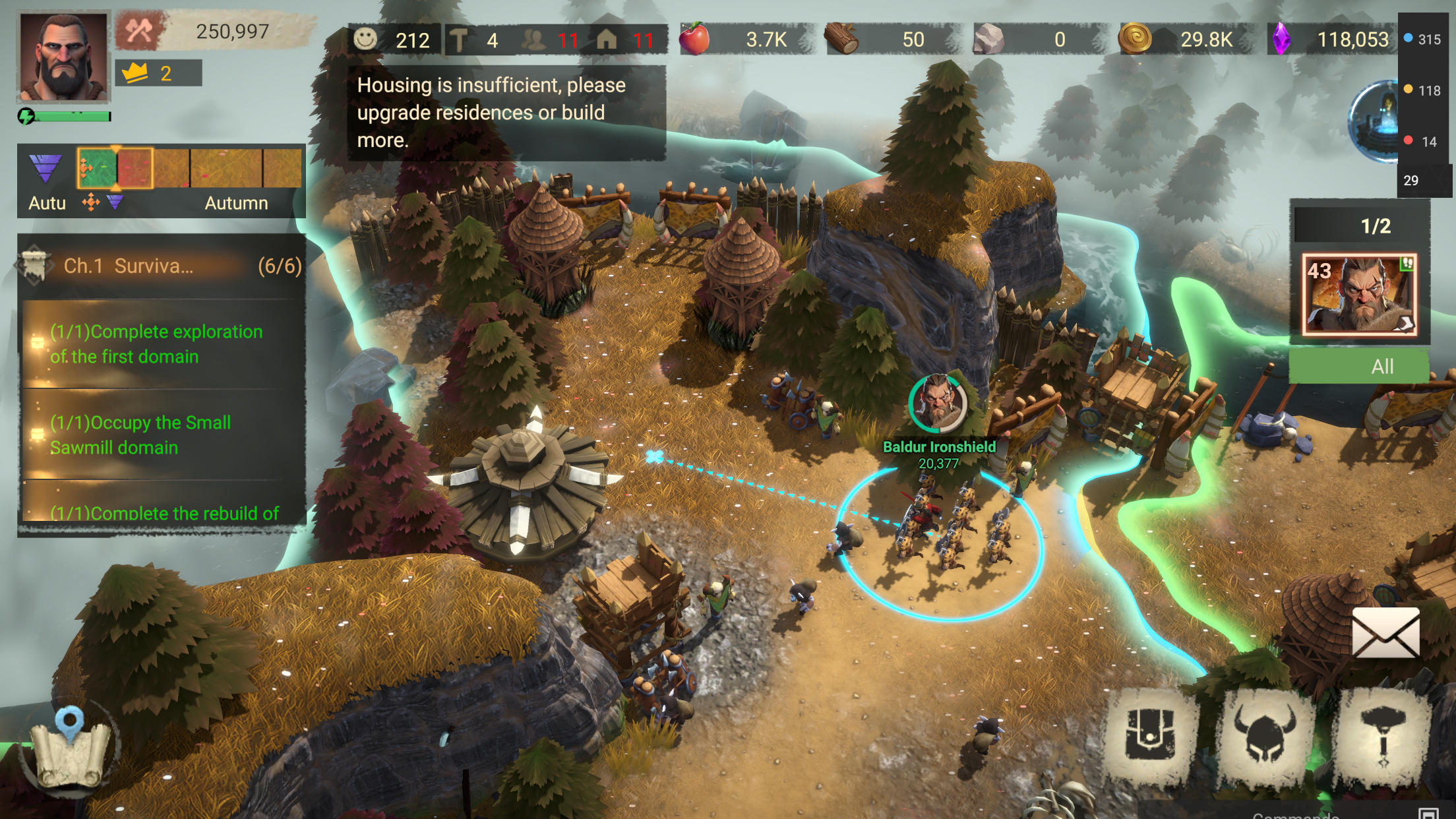Click the wood log resource counter

pyautogui.click(x=890, y=40)
